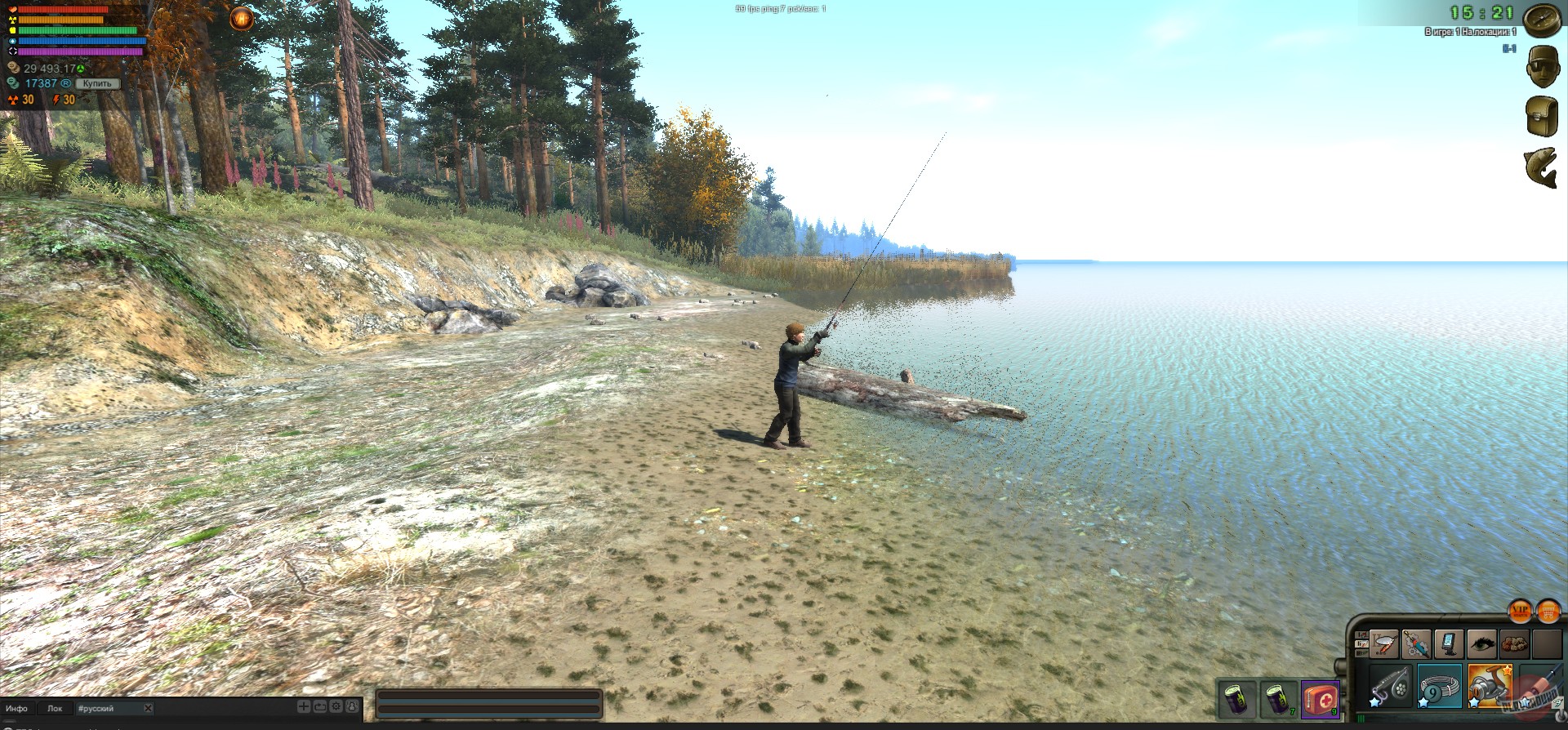Close the #русский chat tab
Viewport: 1568px width, 730px height.
(147, 708)
